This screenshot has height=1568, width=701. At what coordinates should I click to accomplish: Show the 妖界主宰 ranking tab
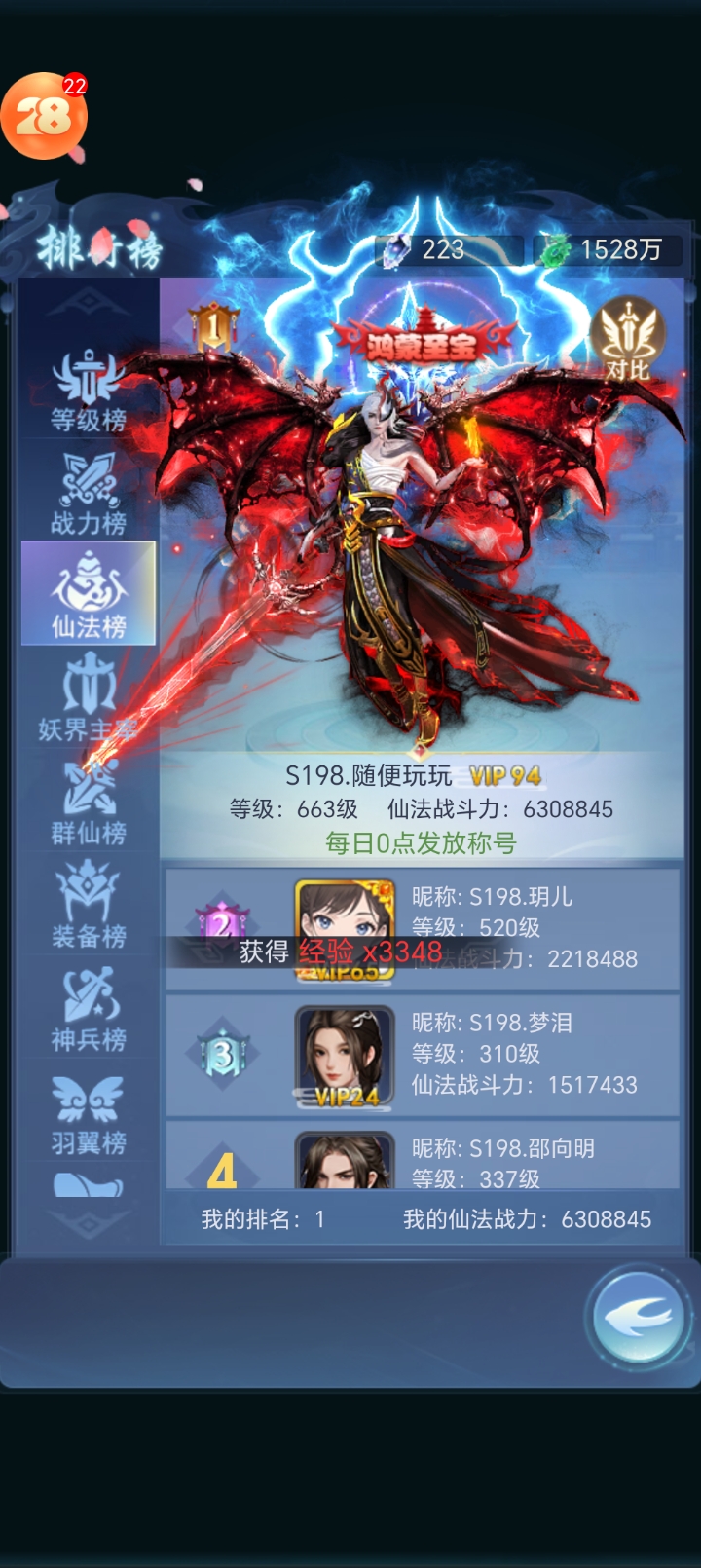89,699
